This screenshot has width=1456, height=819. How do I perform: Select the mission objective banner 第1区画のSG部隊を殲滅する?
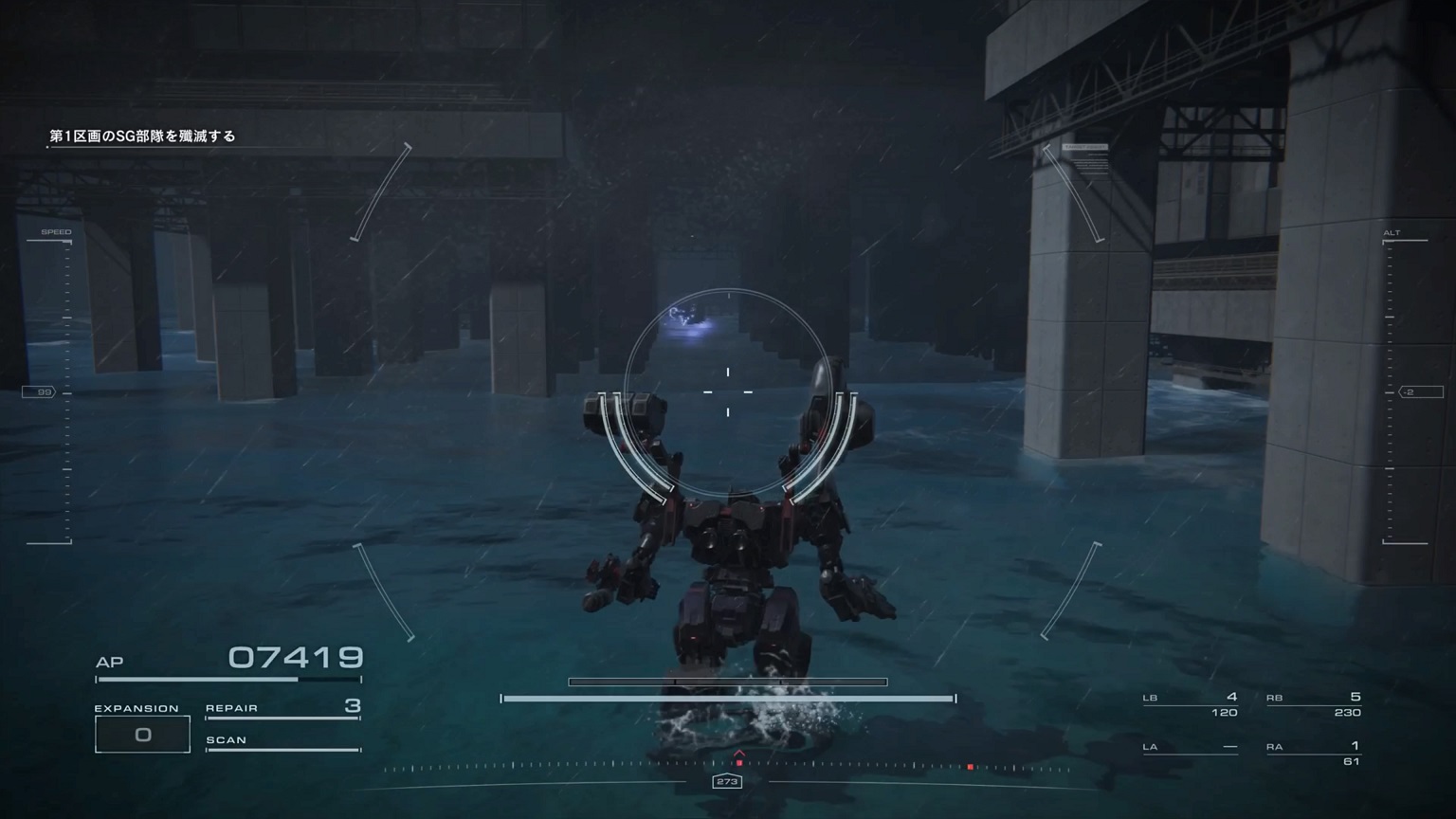144,136
